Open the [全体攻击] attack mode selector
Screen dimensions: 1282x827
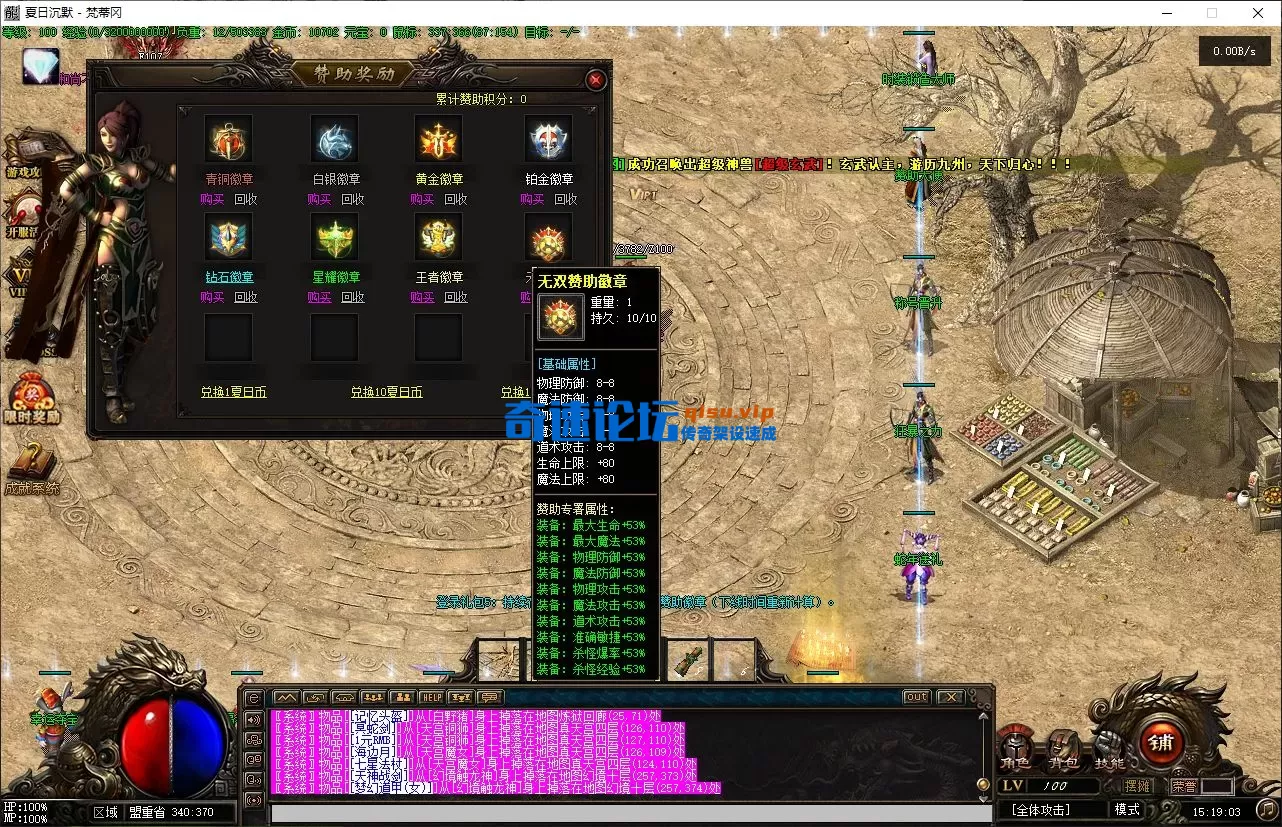pyautogui.click(x=1041, y=809)
